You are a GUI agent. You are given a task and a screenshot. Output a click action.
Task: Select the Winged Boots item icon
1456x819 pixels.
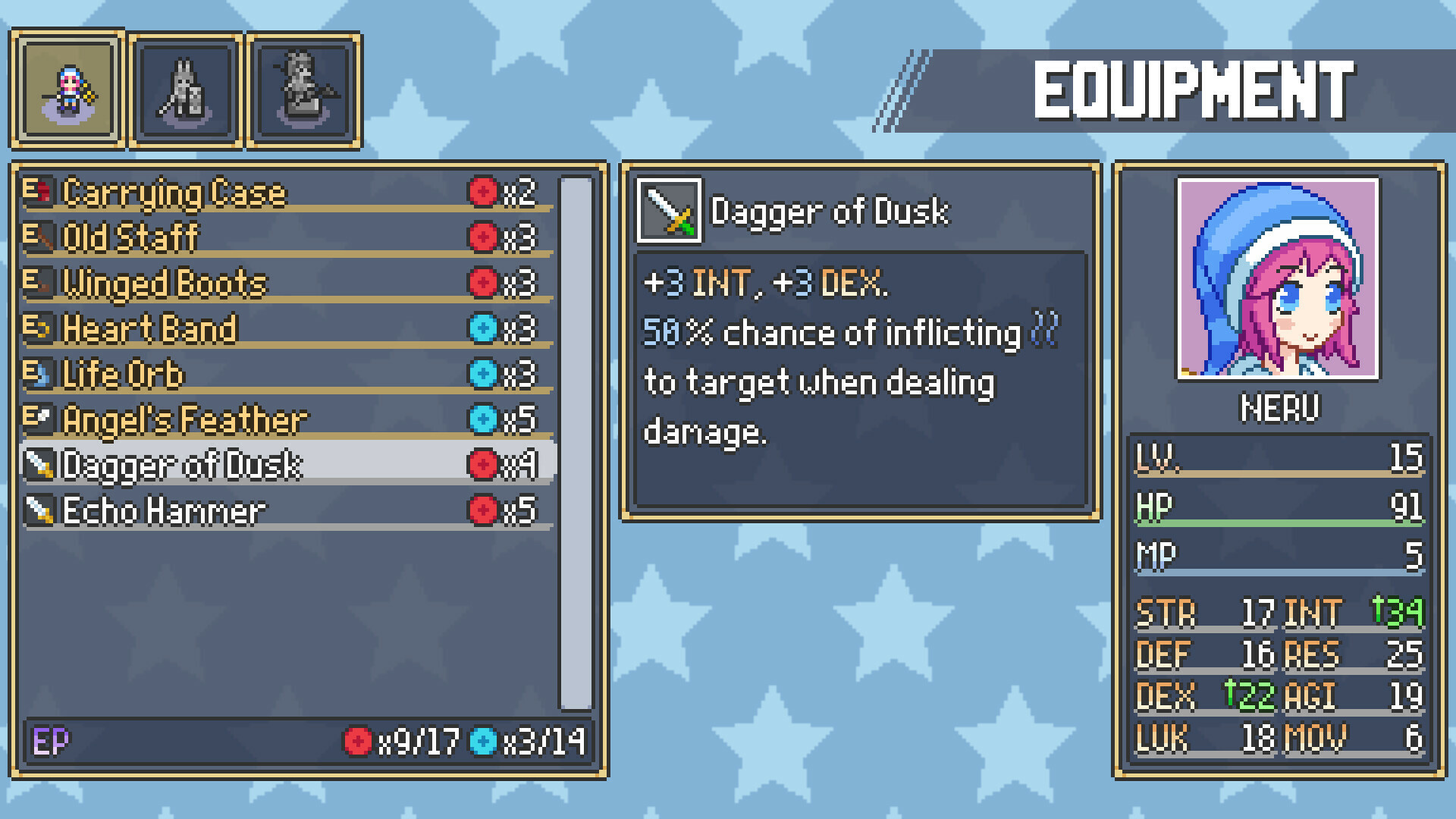(39, 282)
